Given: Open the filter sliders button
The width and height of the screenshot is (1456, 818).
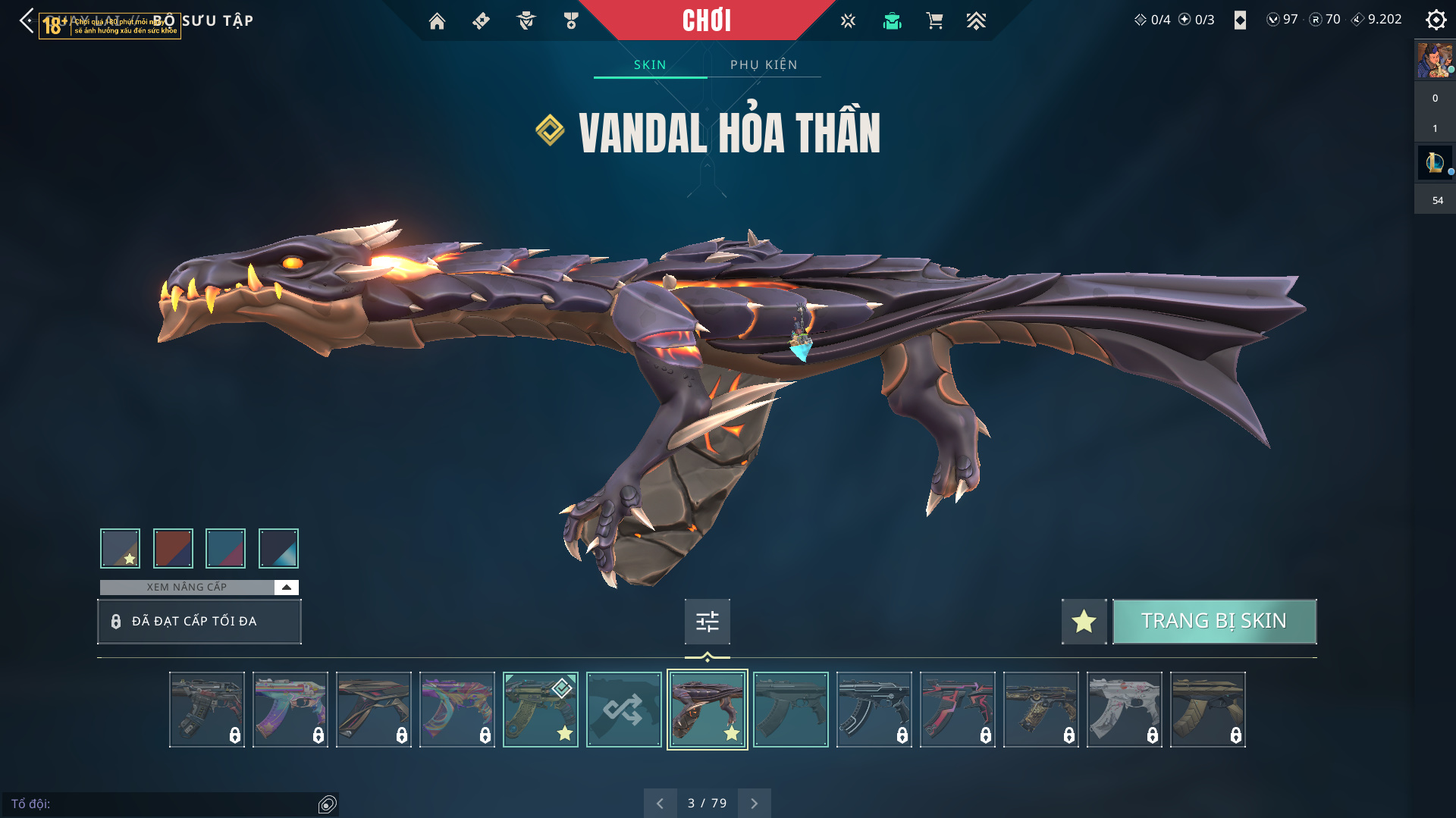Looking at the screenshot, I should (707, 622).
